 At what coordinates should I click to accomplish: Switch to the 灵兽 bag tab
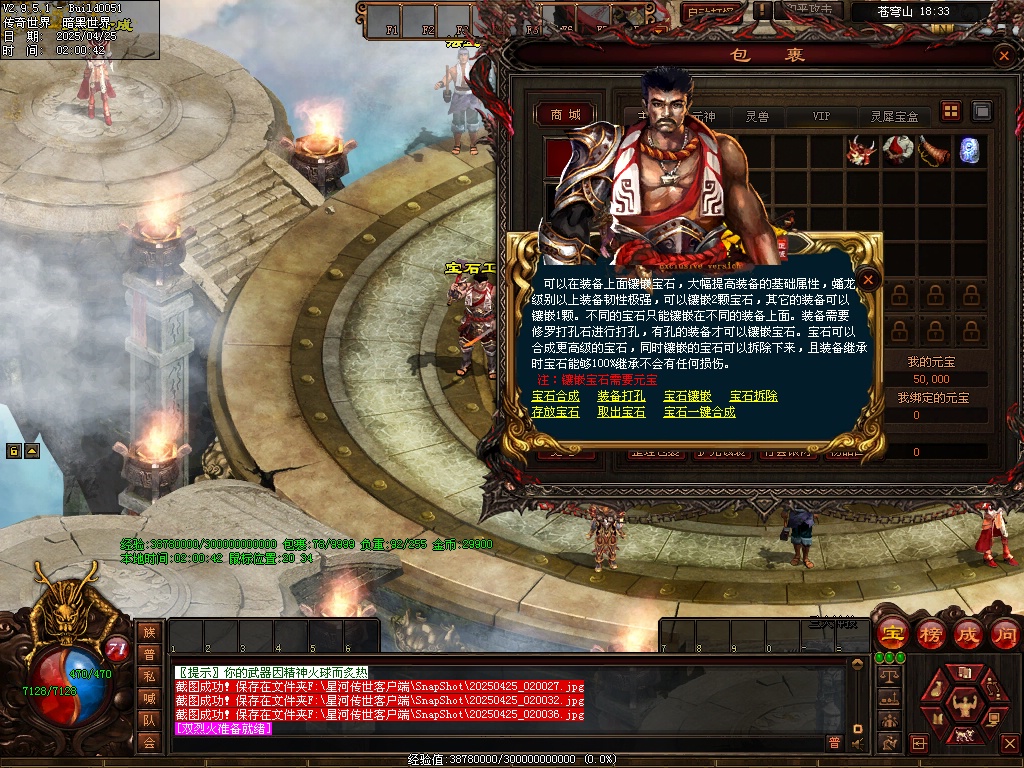coord(757,117)
